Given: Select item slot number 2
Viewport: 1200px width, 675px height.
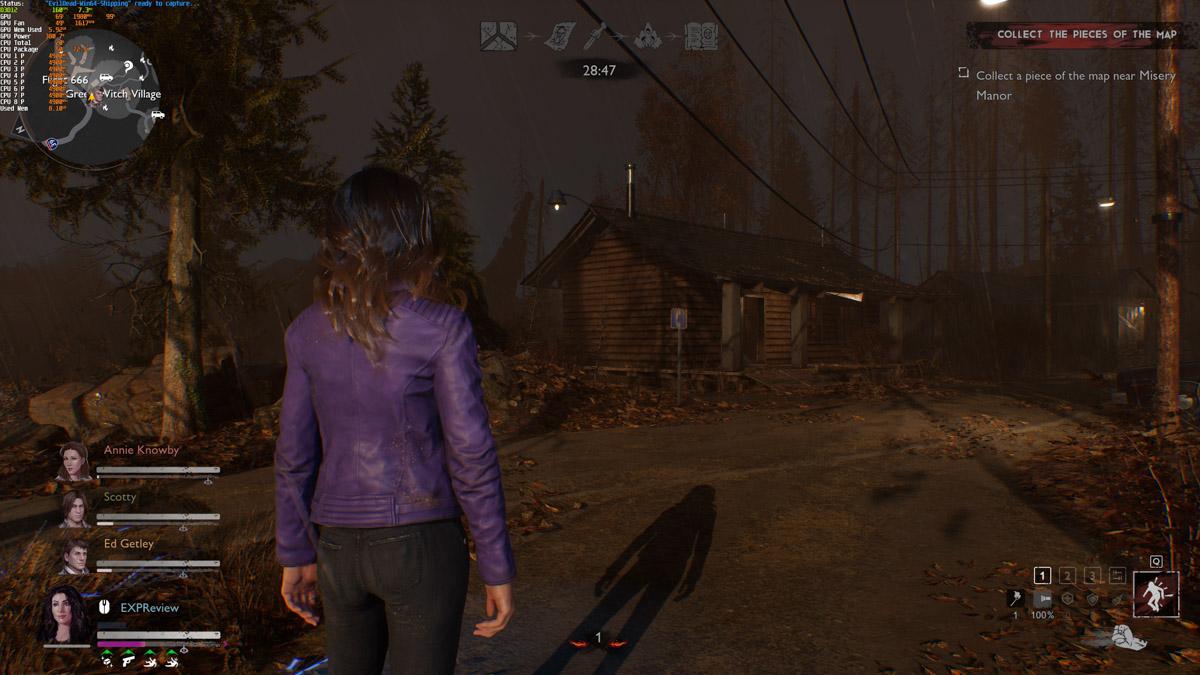Looking at the screenshot, I should [1067, 576].
